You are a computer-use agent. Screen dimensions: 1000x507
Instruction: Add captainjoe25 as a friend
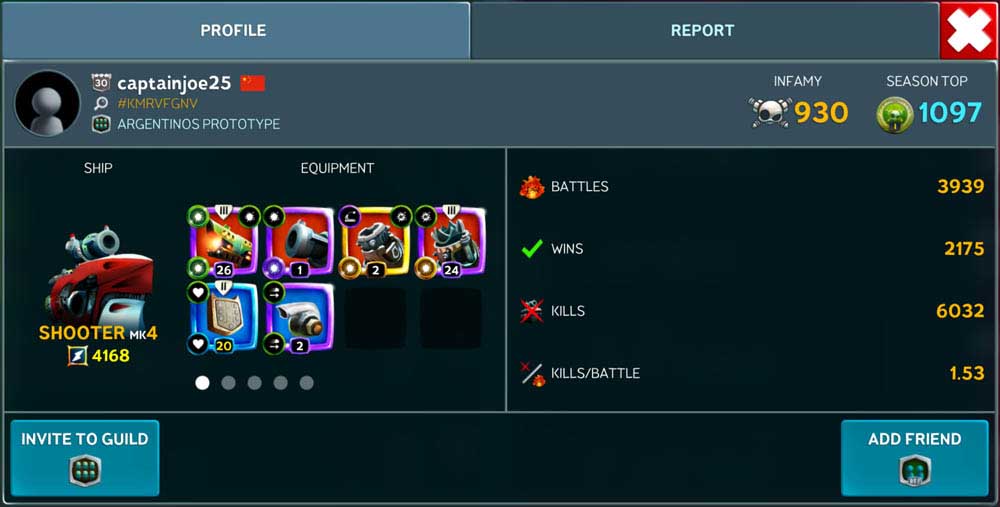click(x=914, y=457)
